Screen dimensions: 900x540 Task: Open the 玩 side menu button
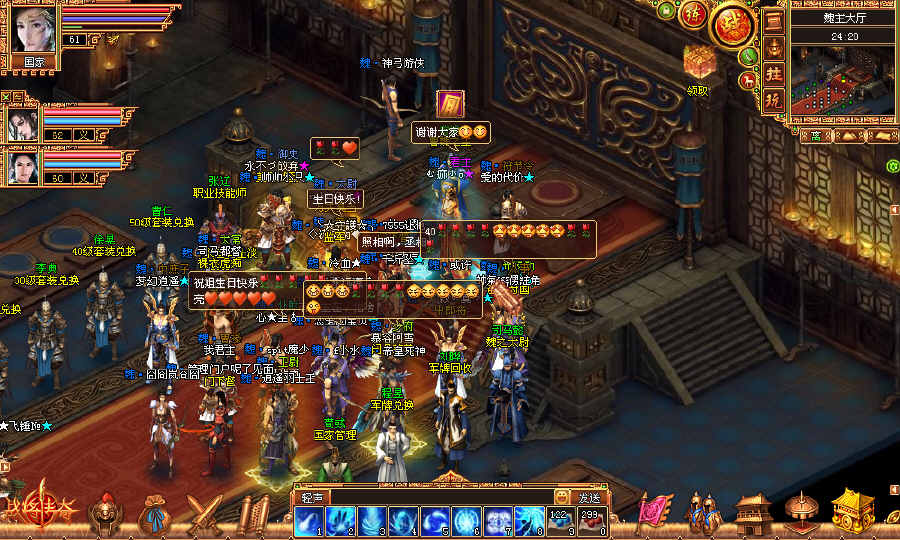(773, 100)
